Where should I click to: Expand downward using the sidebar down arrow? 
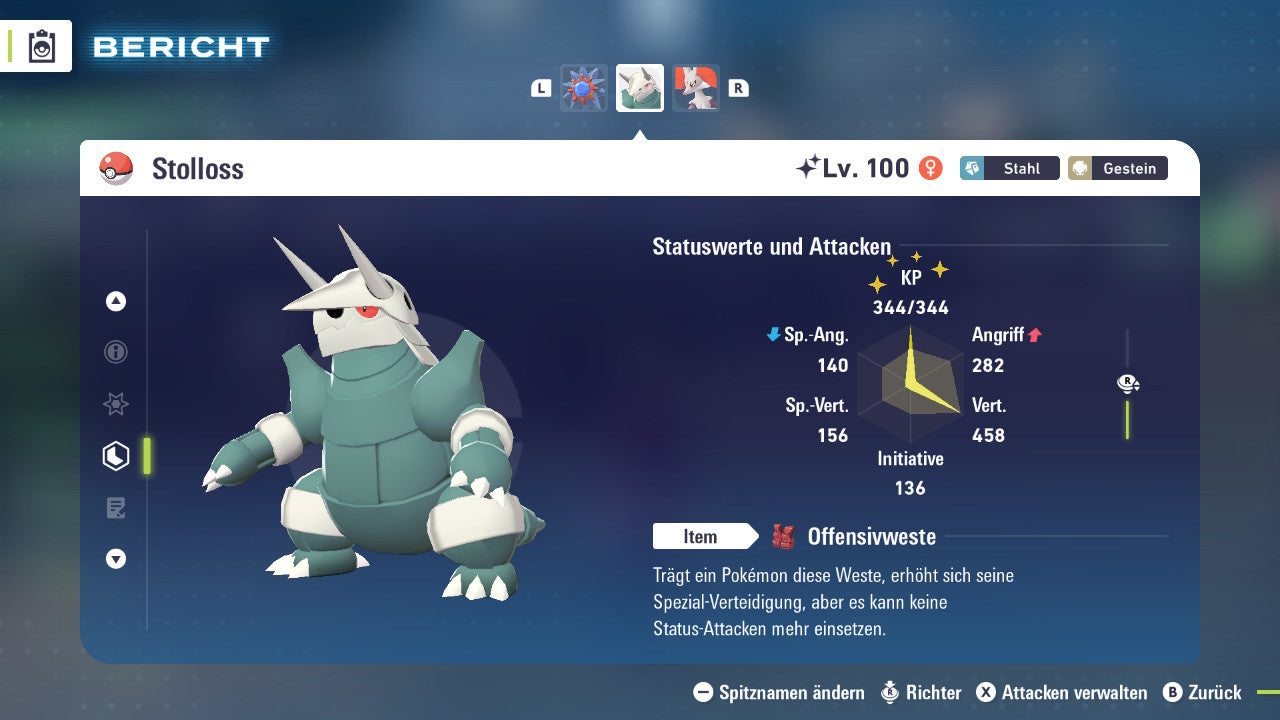coord(116,559)
